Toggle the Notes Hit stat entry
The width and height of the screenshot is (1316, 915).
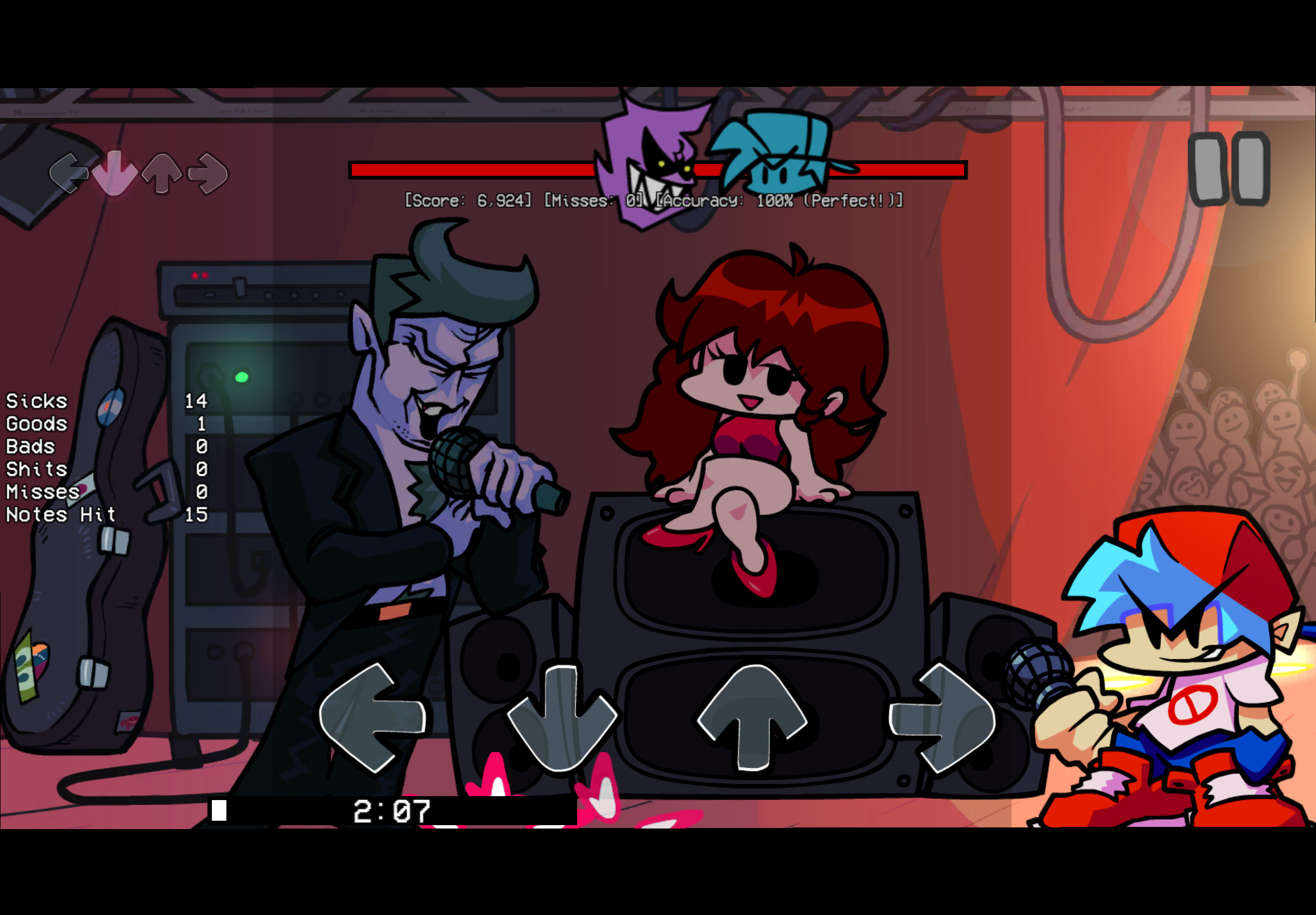[x=60, y=514]
